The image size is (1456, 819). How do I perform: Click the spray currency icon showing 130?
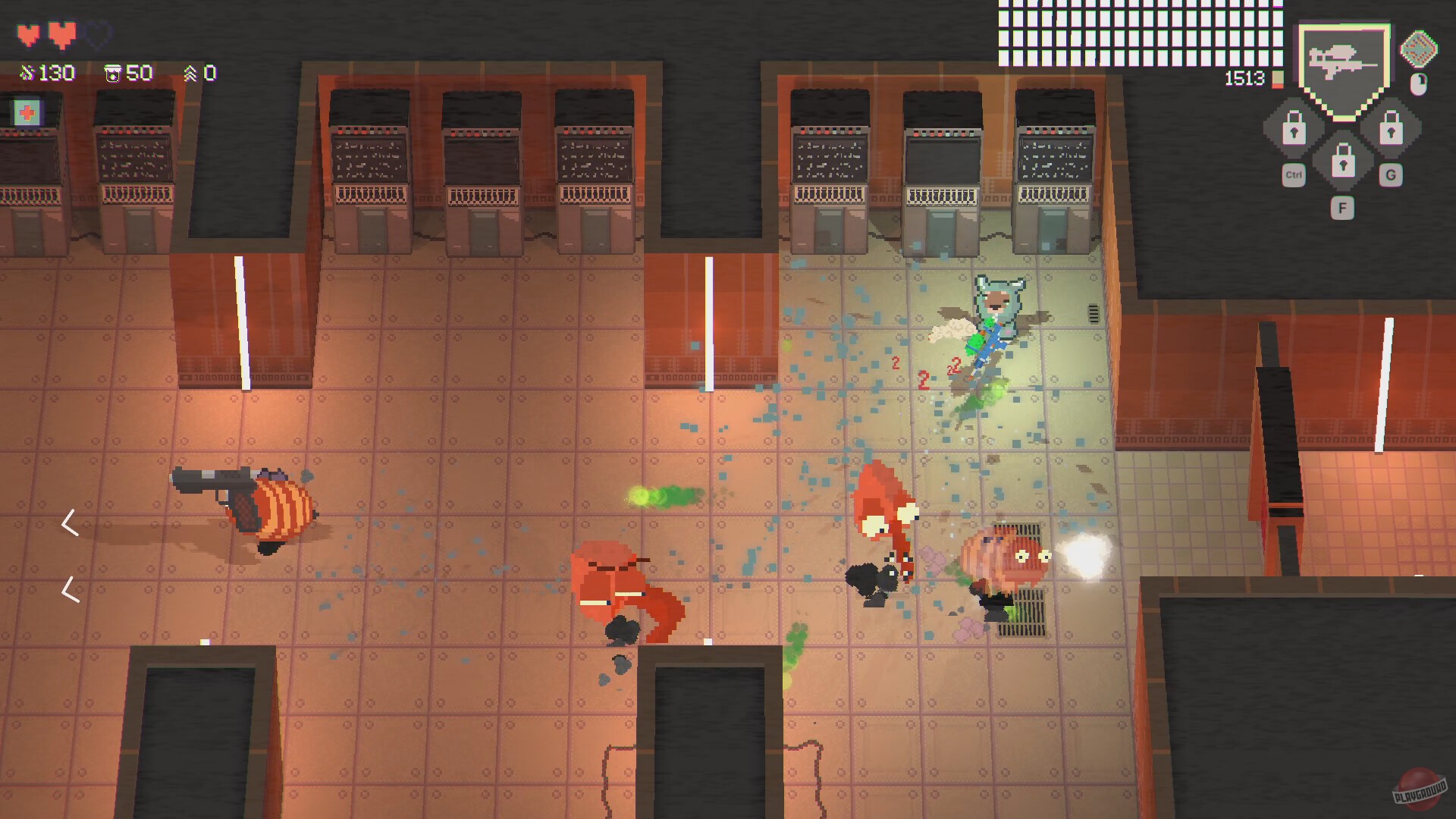pyautogui.click(x=27, y=73)
